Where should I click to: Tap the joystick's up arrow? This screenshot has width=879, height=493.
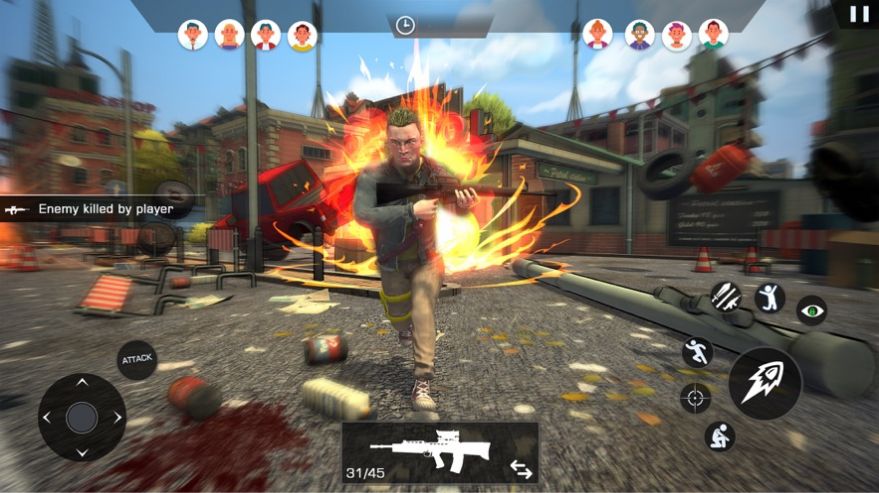pyautogui.click(x=82, y=385)
